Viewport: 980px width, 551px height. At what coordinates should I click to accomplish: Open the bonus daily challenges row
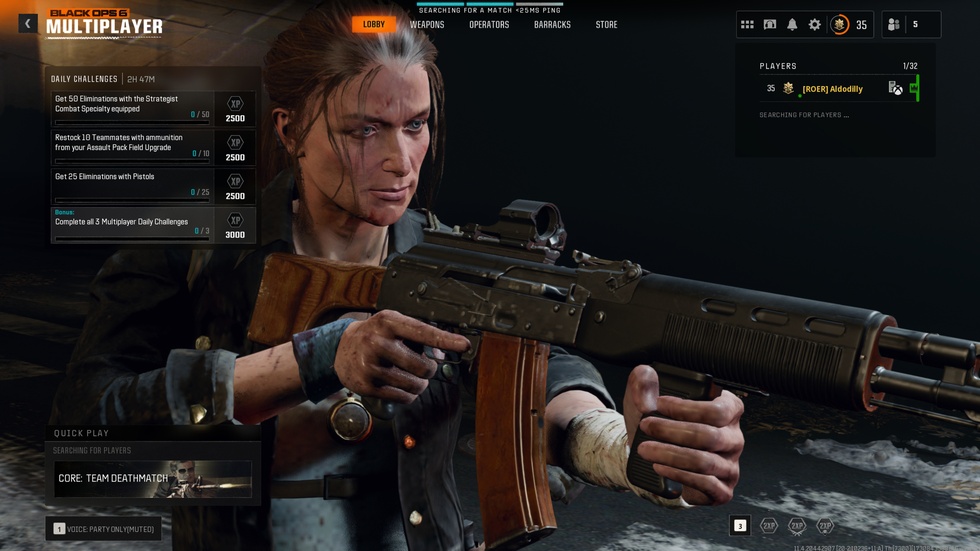[x=132, y=225]
